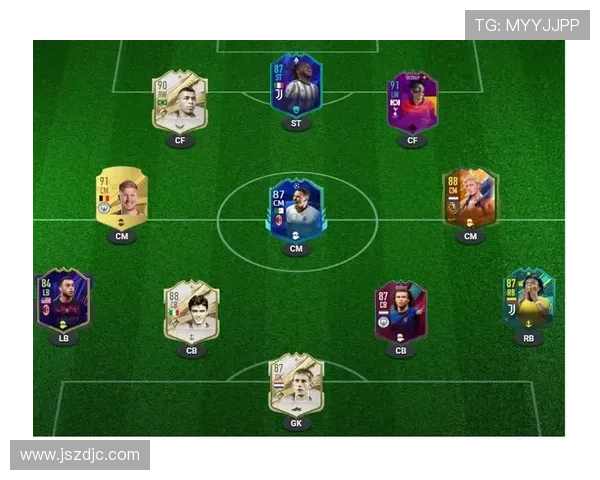Viewport: 600px width, 480px height.
Task: Select the 90-rated CF icon card
Action: 180,101
